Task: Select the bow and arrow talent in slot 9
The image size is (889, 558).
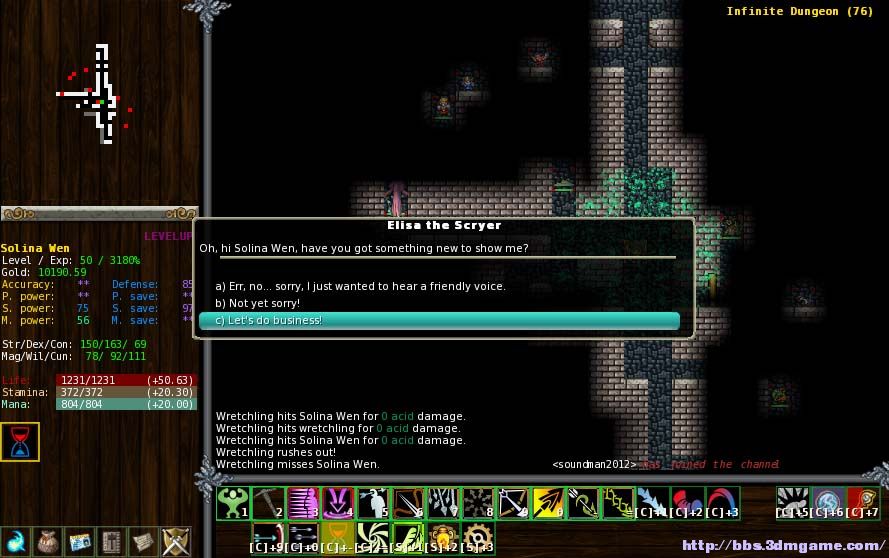Action: 511,502
